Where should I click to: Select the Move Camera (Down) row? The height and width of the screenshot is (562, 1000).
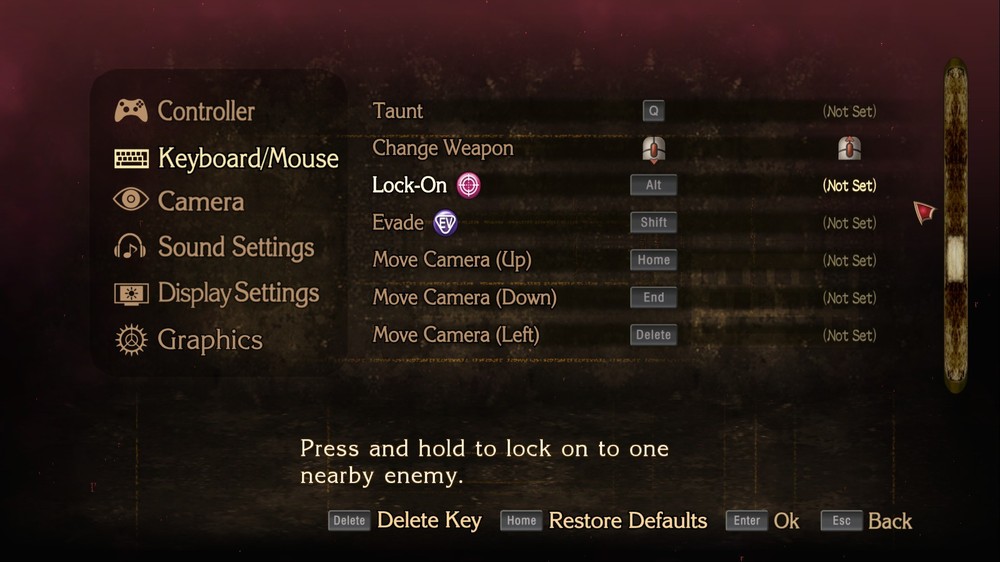(464, 298)
